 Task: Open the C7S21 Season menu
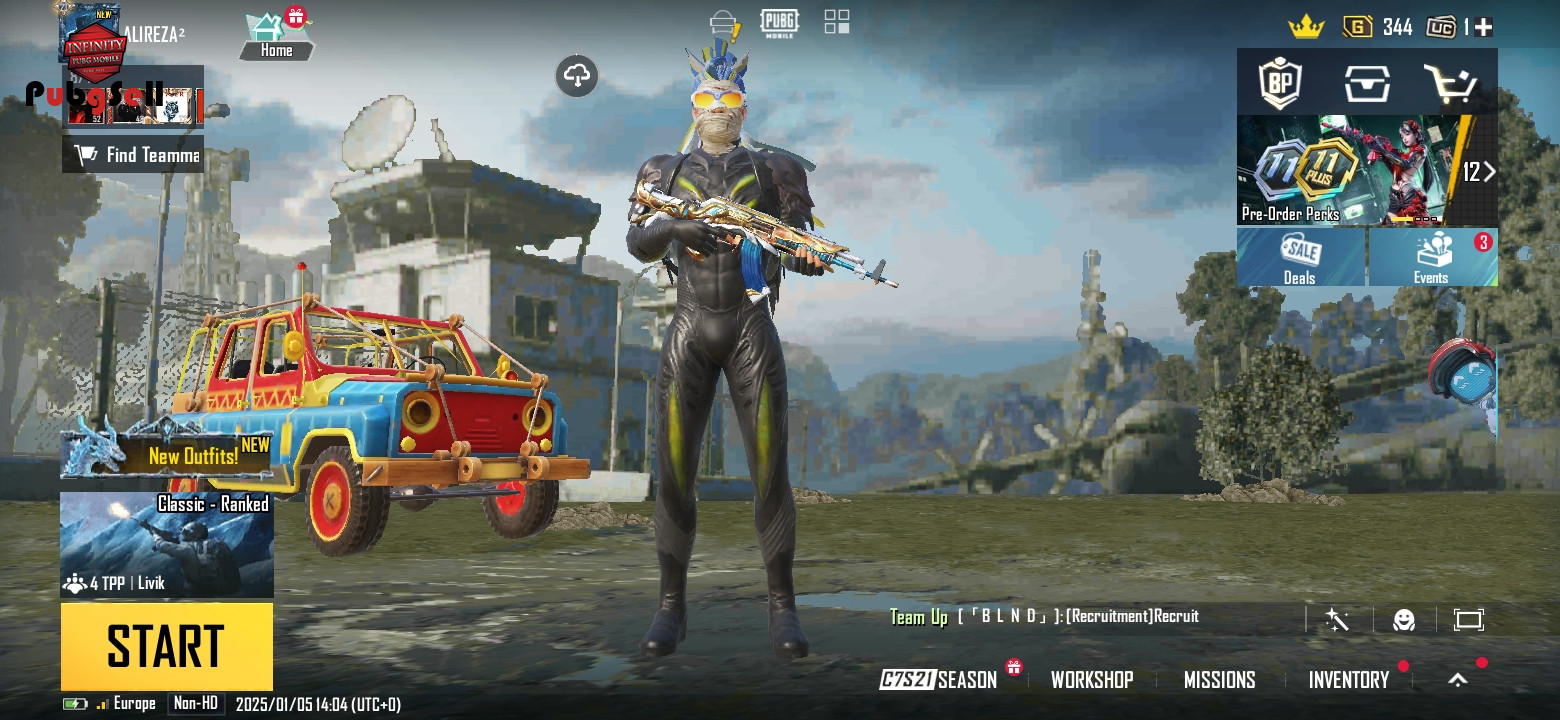click(x=939, y=680)
